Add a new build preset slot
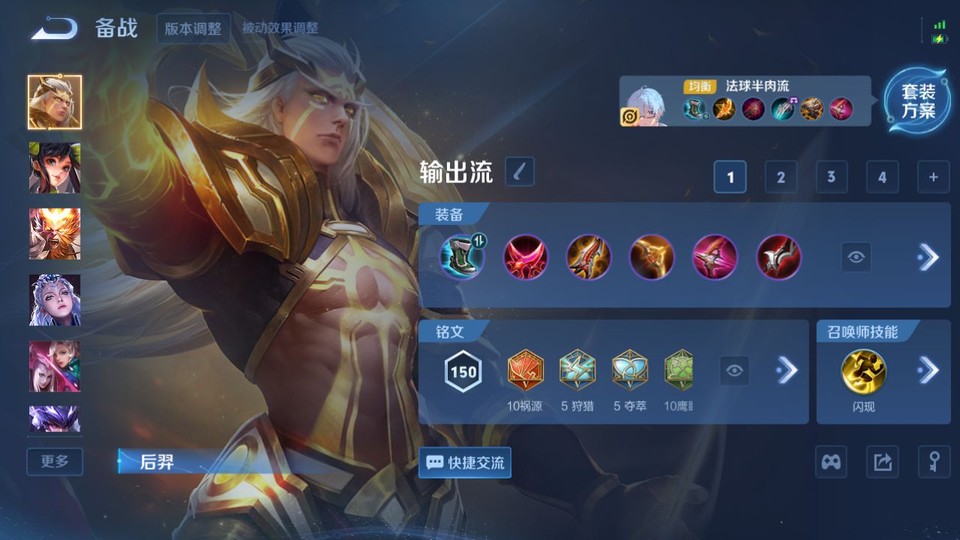This screenshot has width=960, height=540. [933, 178]
